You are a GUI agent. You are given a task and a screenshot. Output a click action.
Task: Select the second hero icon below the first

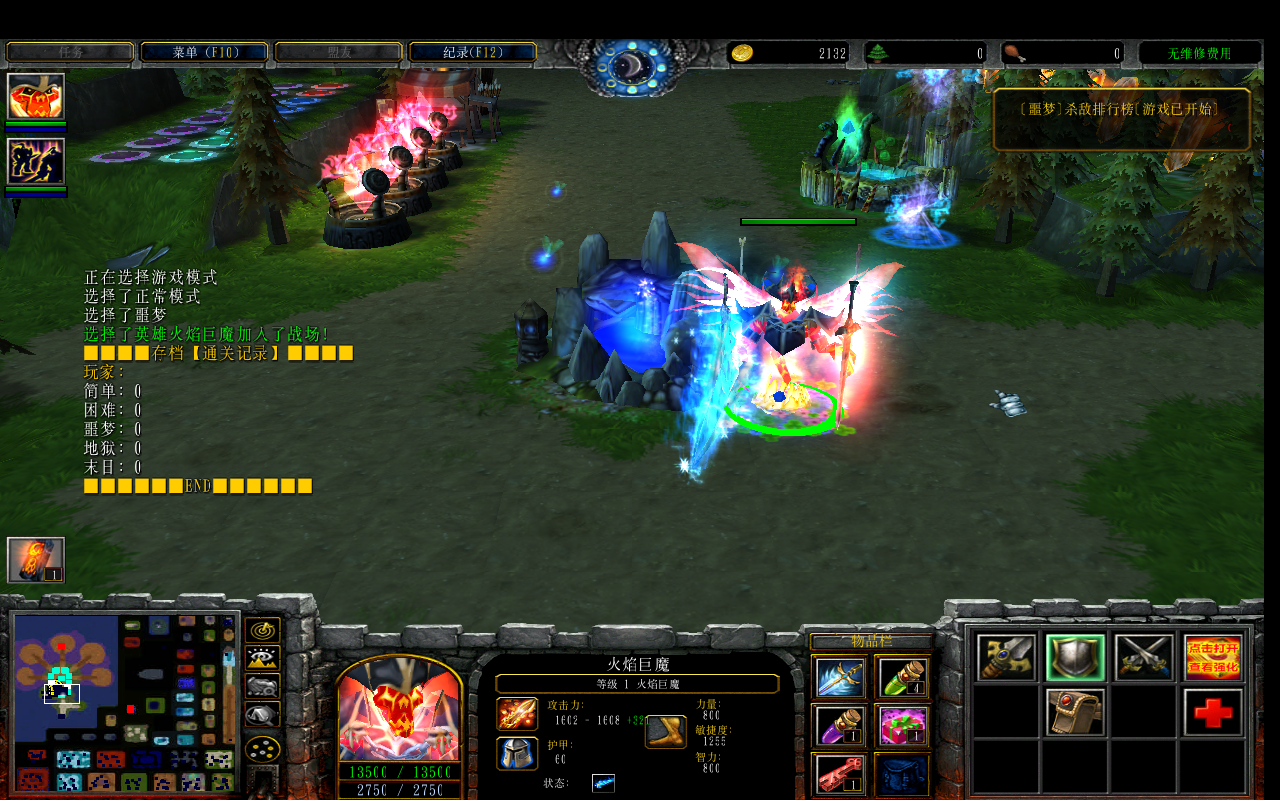tap(36, 162)
